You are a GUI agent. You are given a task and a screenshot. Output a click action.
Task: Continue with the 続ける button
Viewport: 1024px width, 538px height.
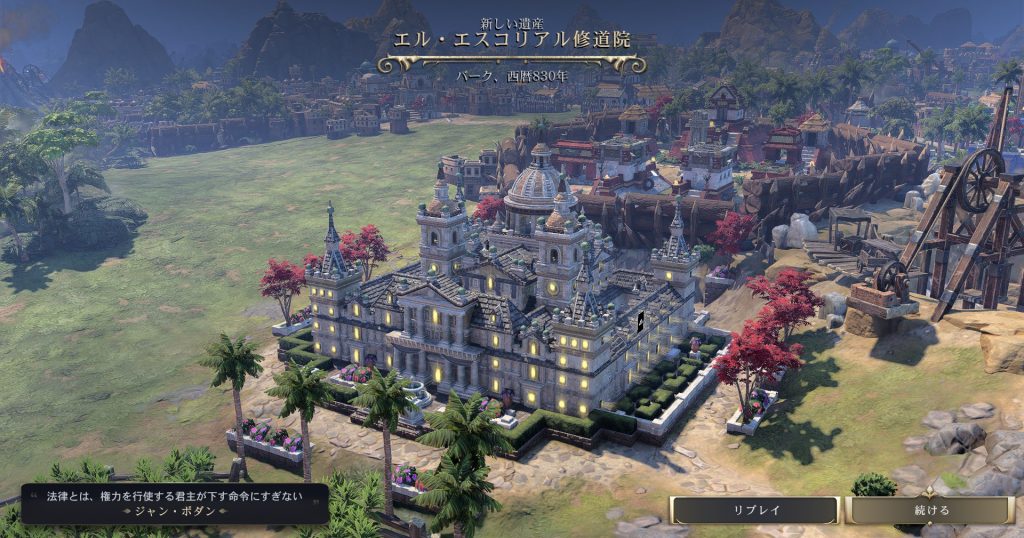point(931,510)
